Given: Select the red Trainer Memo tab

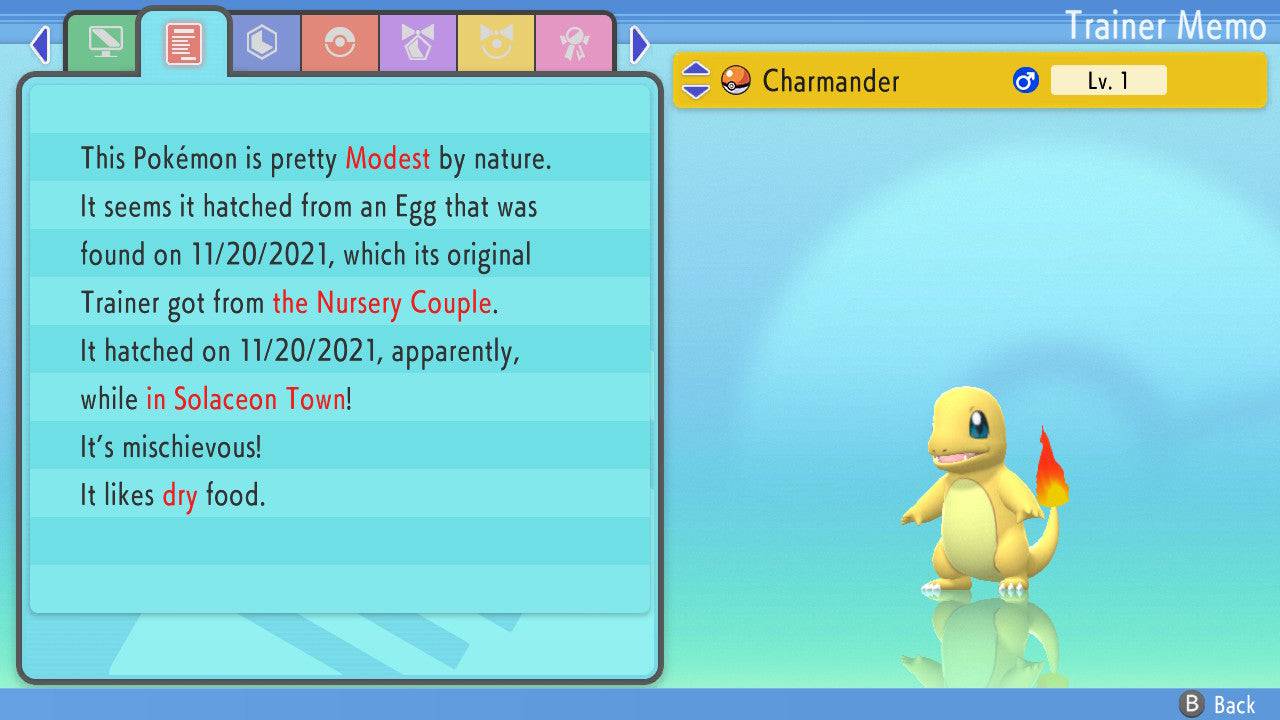Looking at the screenshot, I should click(183, 43).
